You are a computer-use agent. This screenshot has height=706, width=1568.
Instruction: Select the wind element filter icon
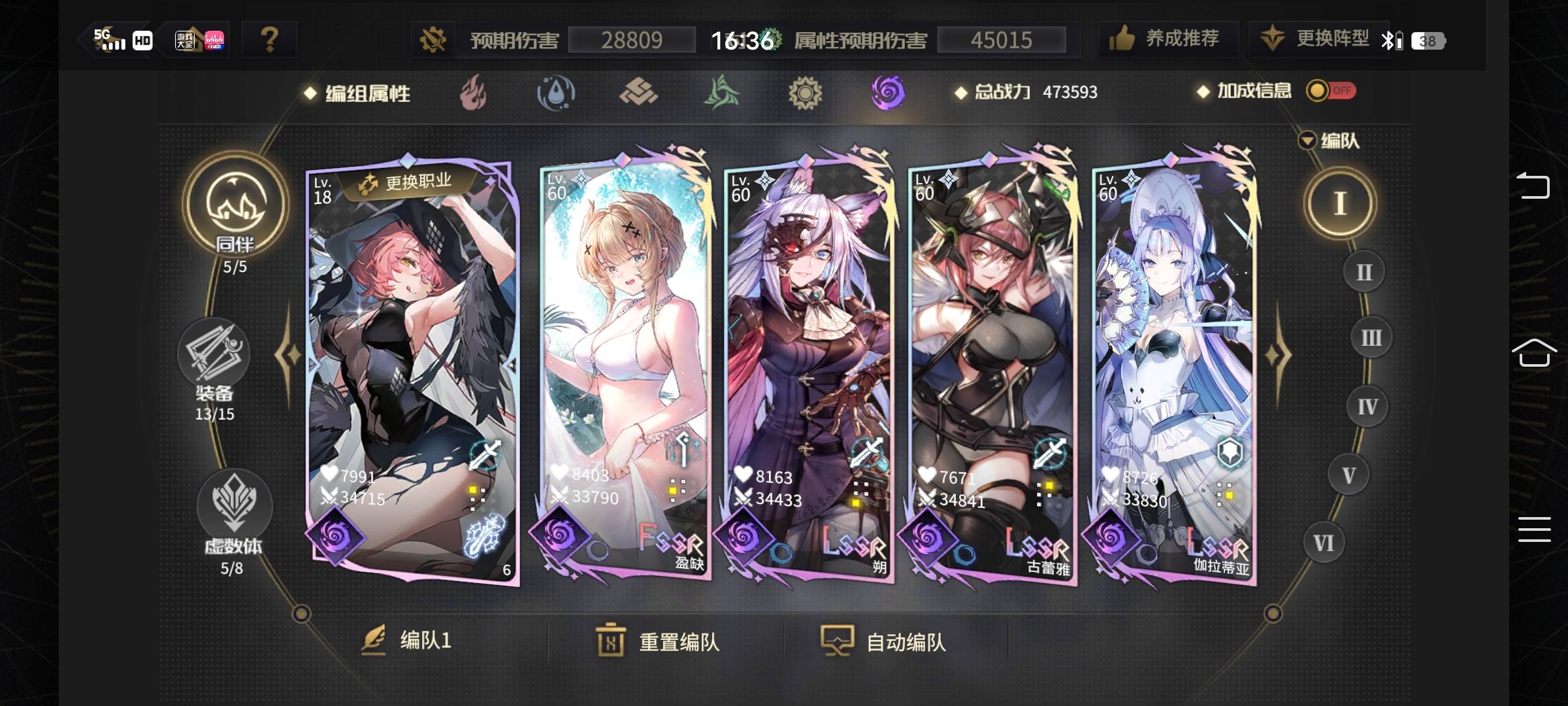[x=721, y=93]
